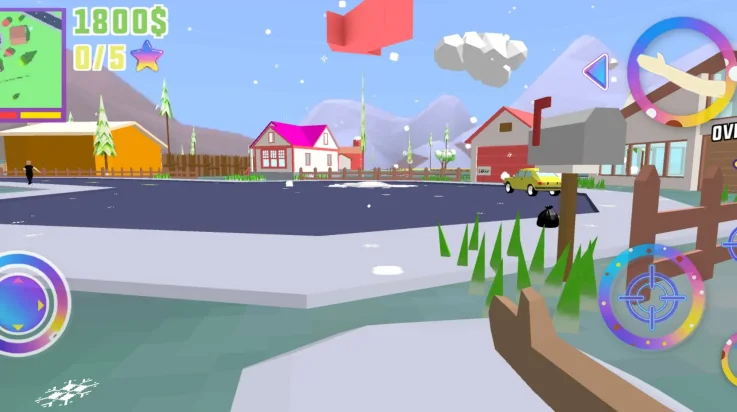
Task: Open the minimap in the corner
Action: tap(32, 62)
